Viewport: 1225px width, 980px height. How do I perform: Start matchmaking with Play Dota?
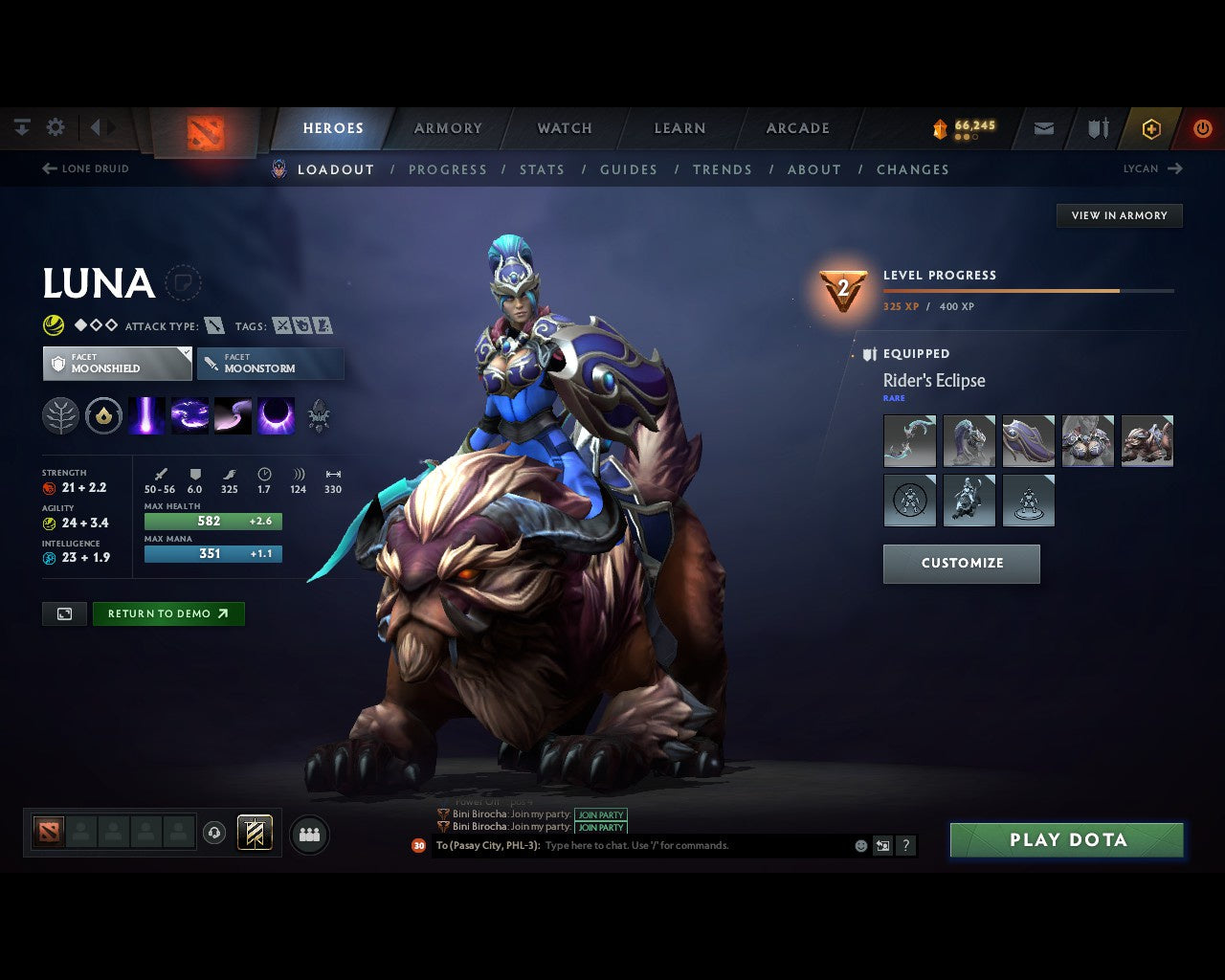(x=1066, y=840)
